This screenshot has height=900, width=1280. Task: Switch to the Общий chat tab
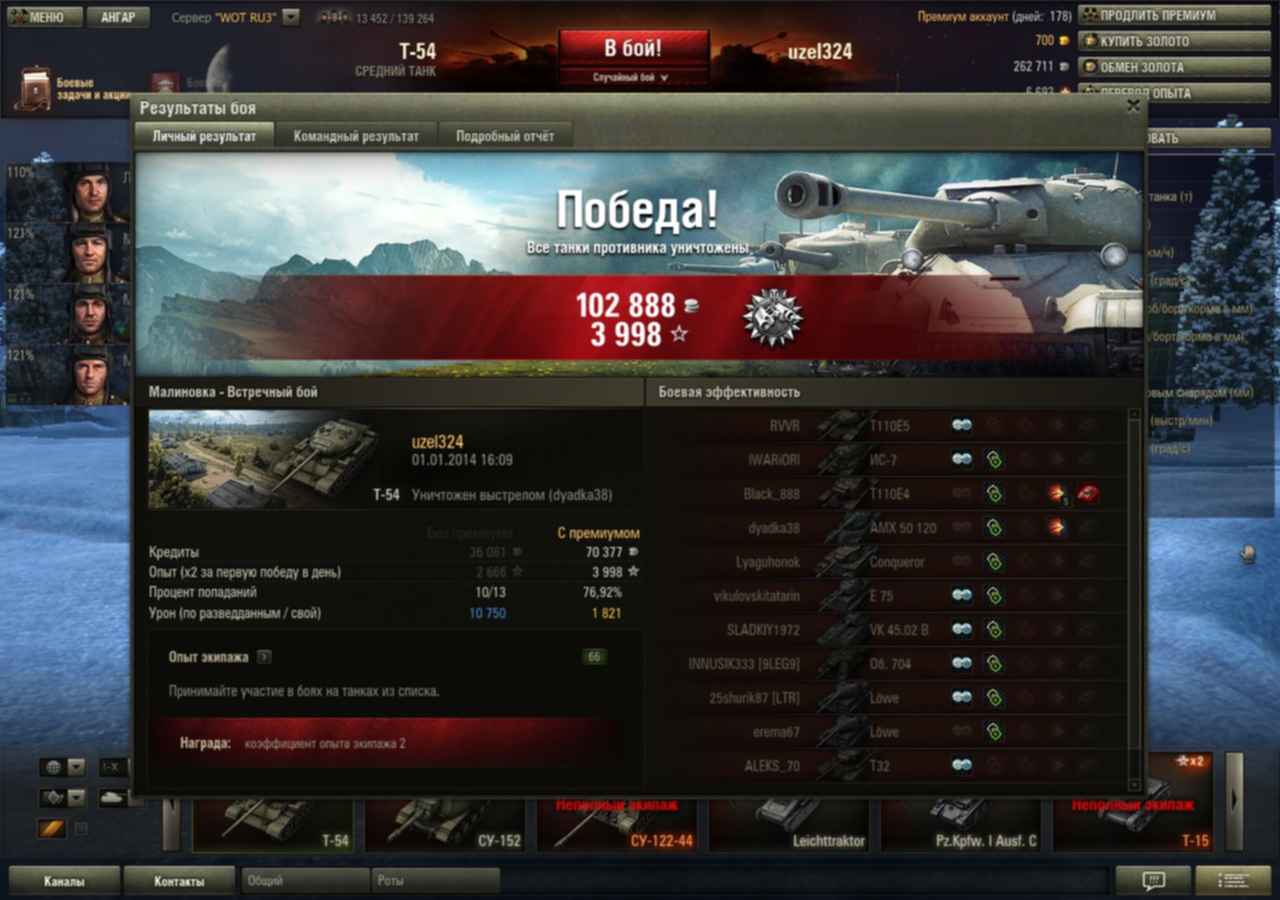305,881
